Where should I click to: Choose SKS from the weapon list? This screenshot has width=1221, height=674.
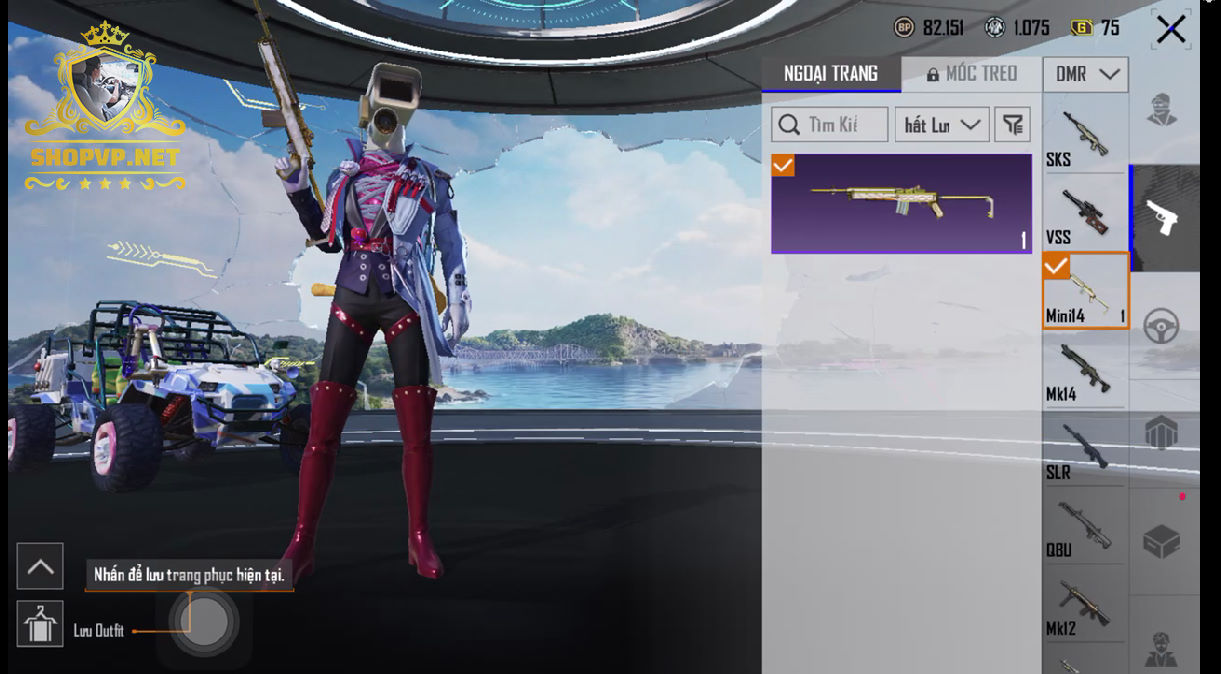[1085, 136]
